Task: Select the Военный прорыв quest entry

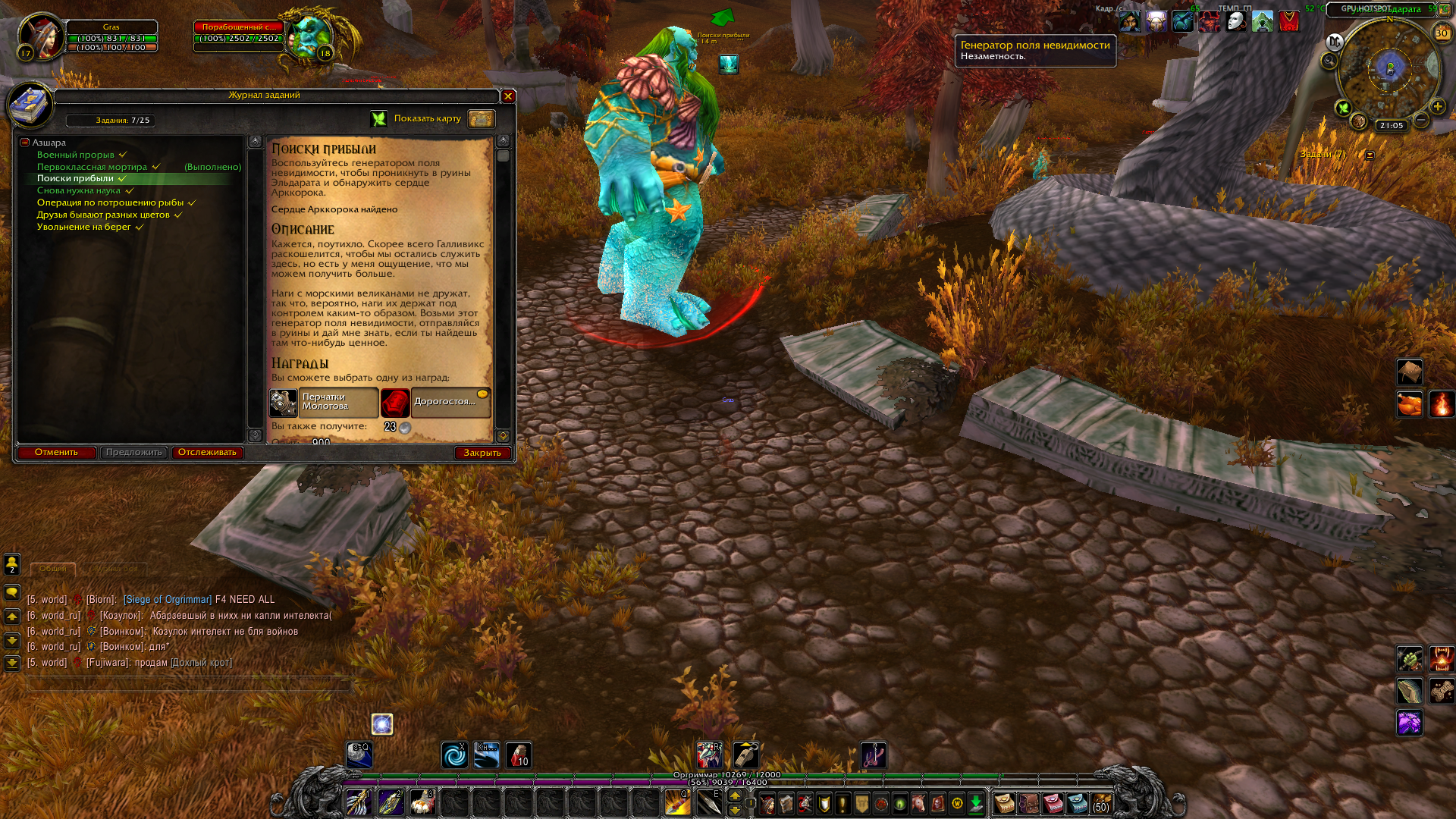Action: pos(76,155)
